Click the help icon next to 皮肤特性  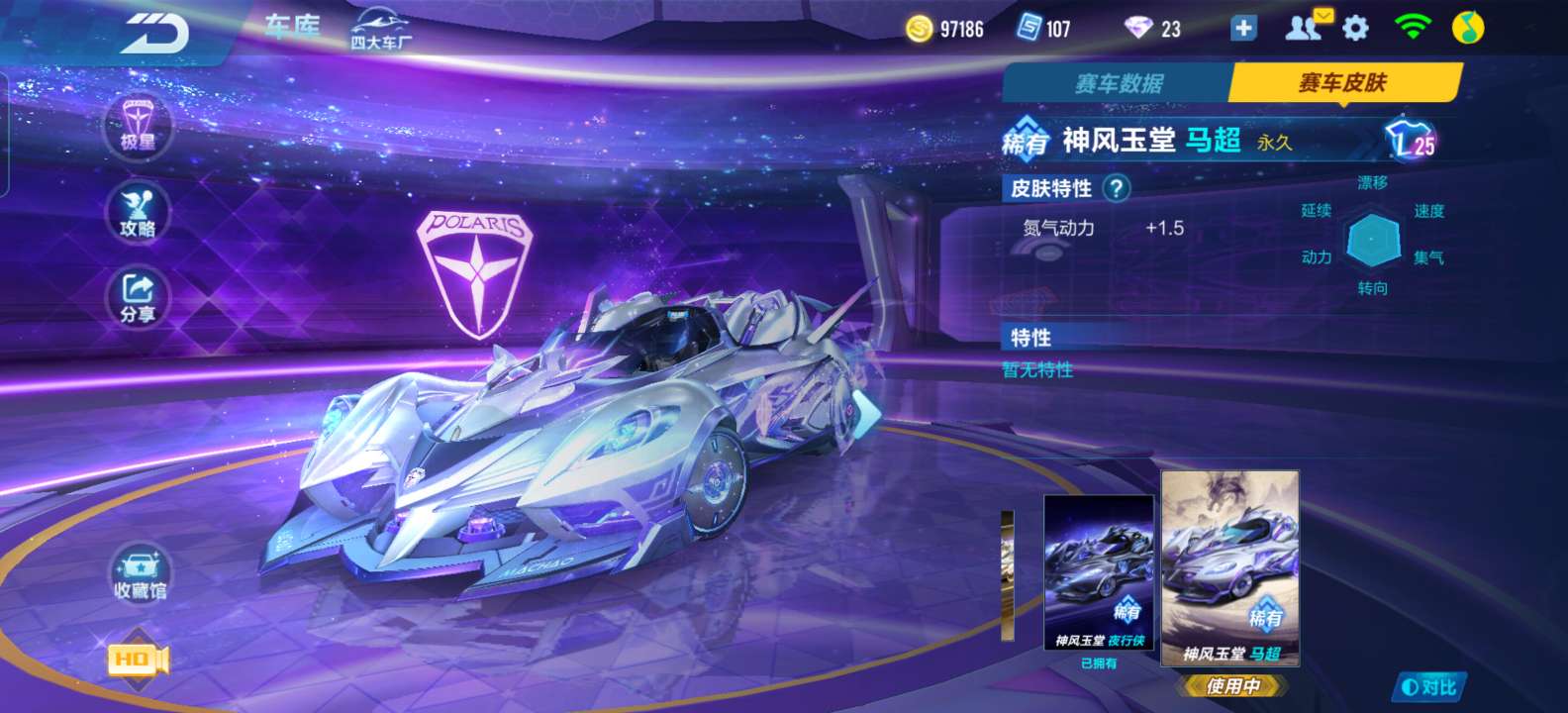tap(1117, 190)
